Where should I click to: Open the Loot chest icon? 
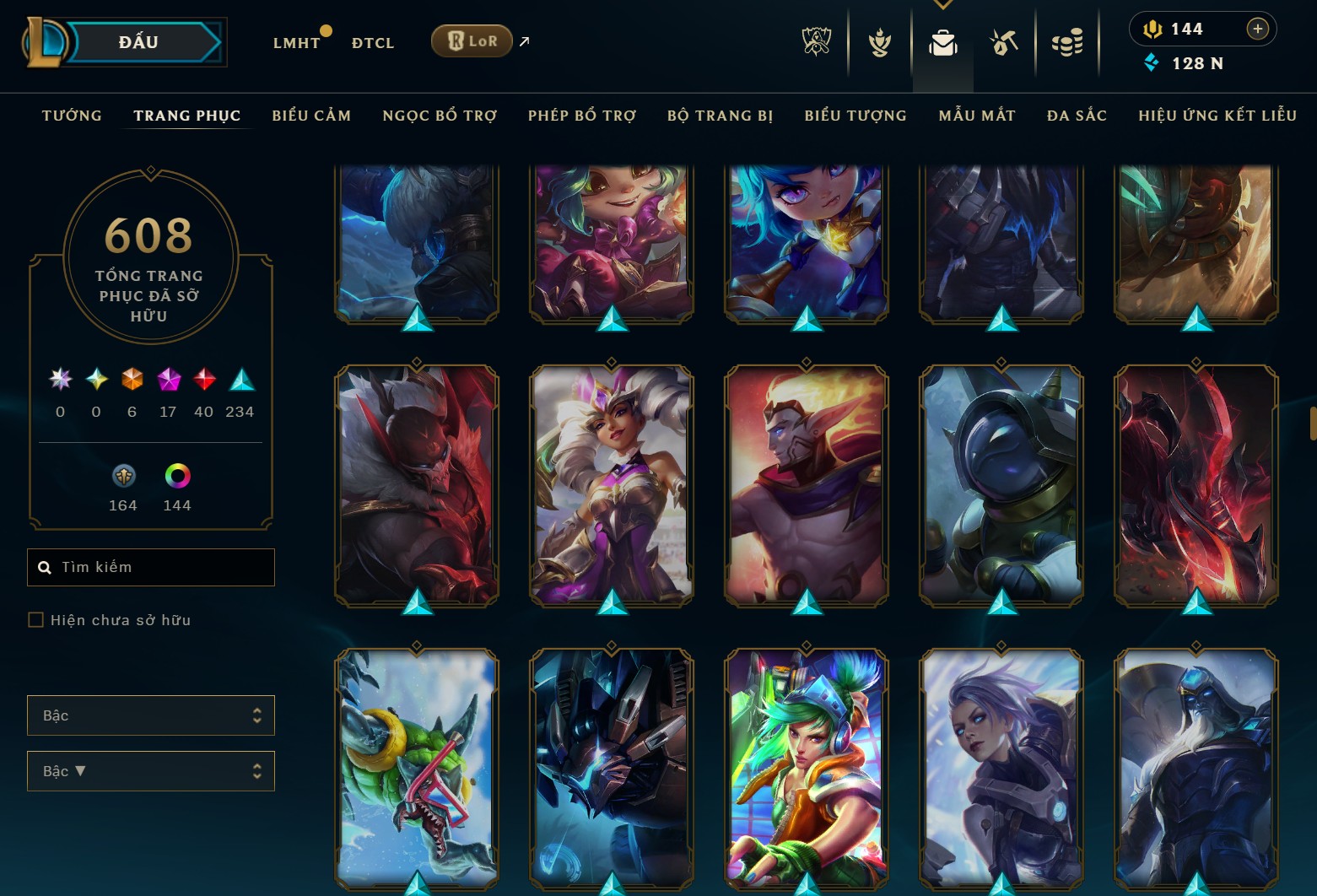point(1004,41)
